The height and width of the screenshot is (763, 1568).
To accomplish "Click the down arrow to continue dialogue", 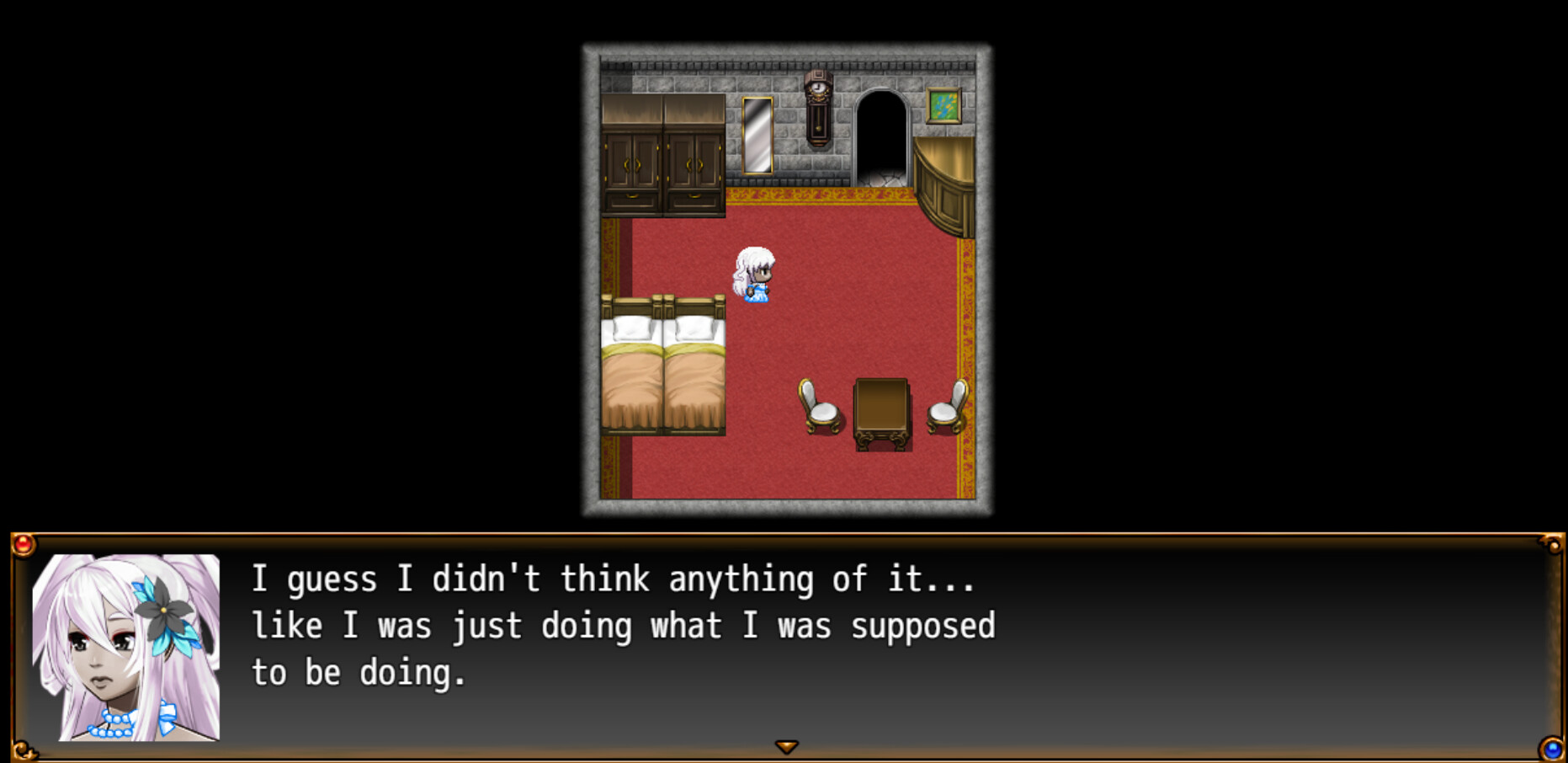I will click(787, 745).
